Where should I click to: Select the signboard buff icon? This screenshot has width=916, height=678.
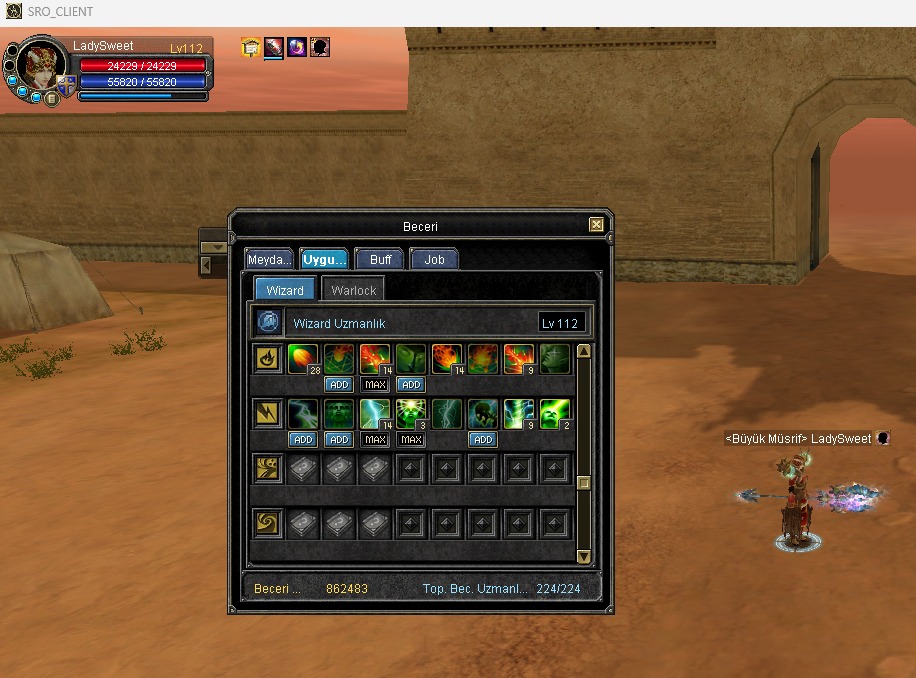[x=251, y=47]
